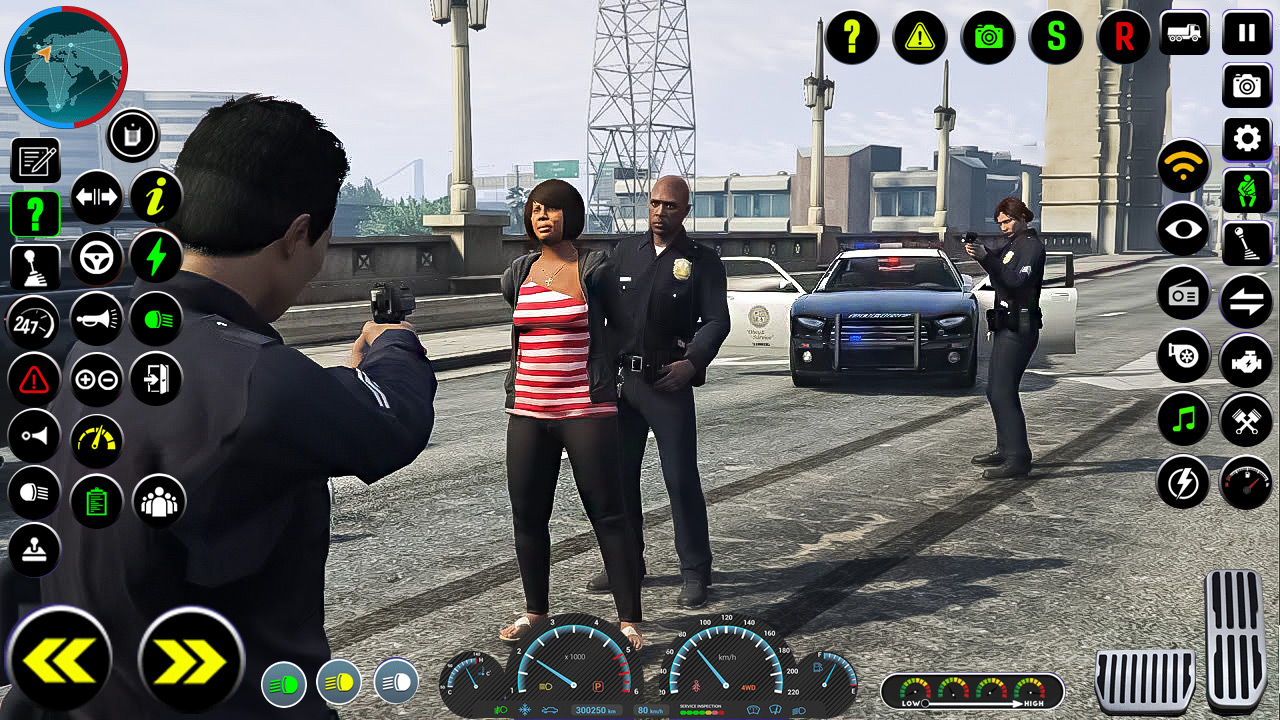
Task: Open the settings gear menu
Action: tap(1245, 139)
